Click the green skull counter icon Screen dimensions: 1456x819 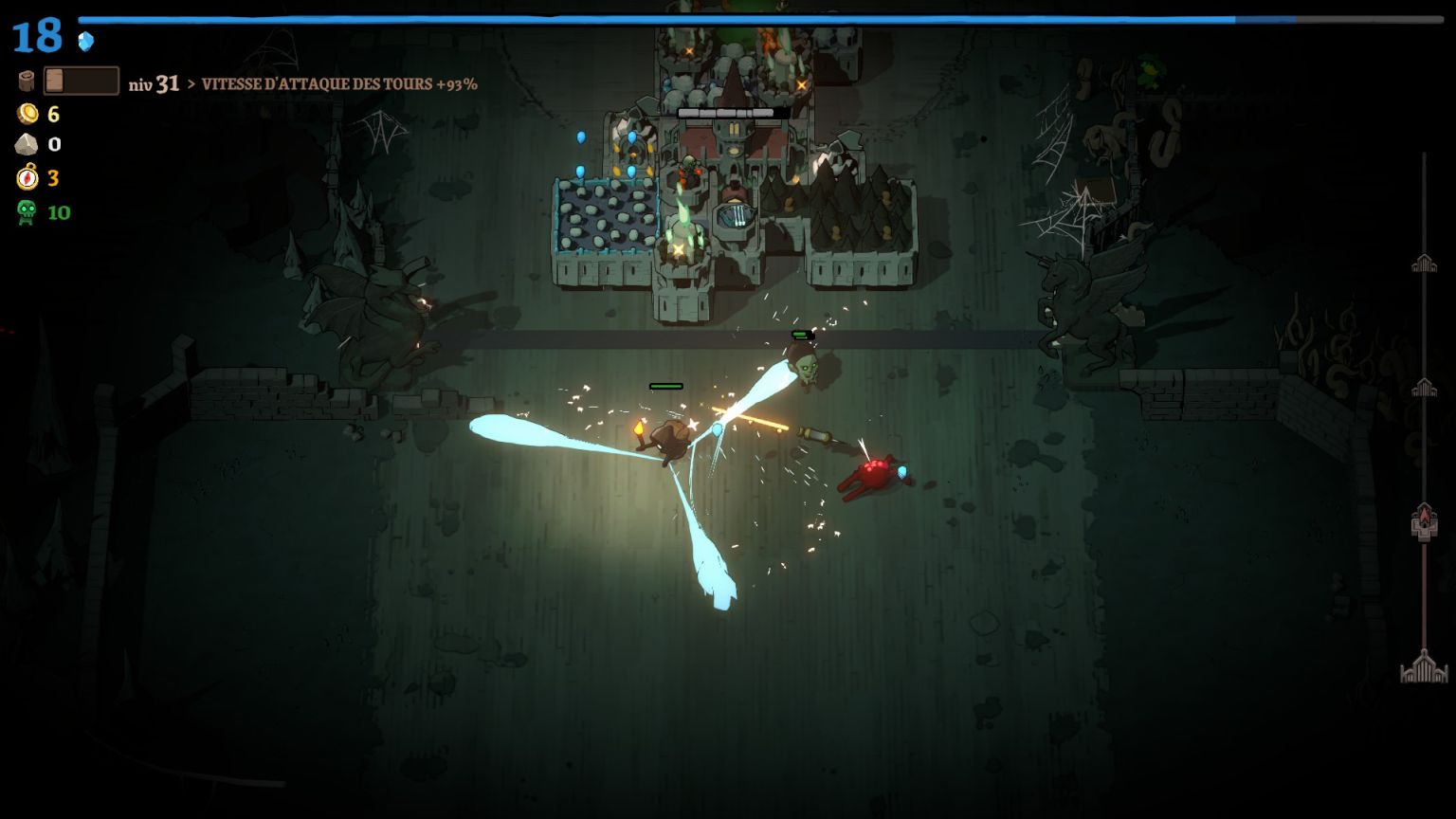pyautogui.click(x=27, y=211)
